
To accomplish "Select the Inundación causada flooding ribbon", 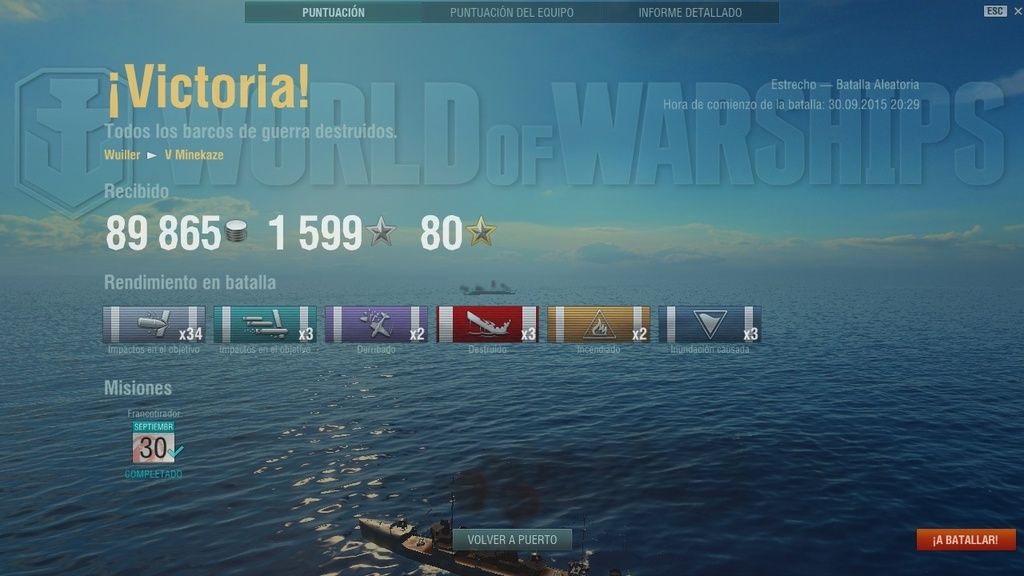I will click(x=709, y=325).
